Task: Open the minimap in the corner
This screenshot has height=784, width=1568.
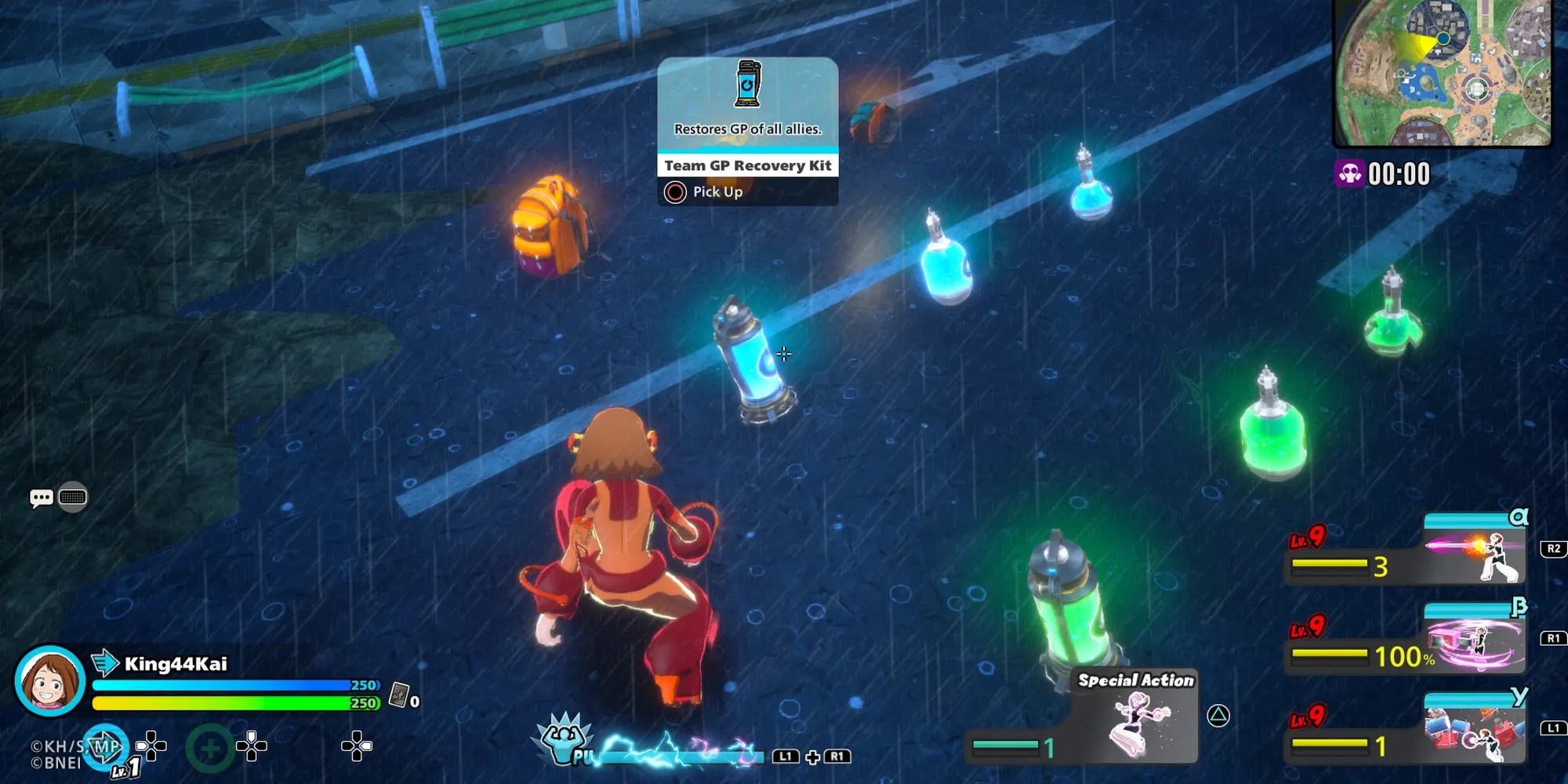Action: point(1443,73)
